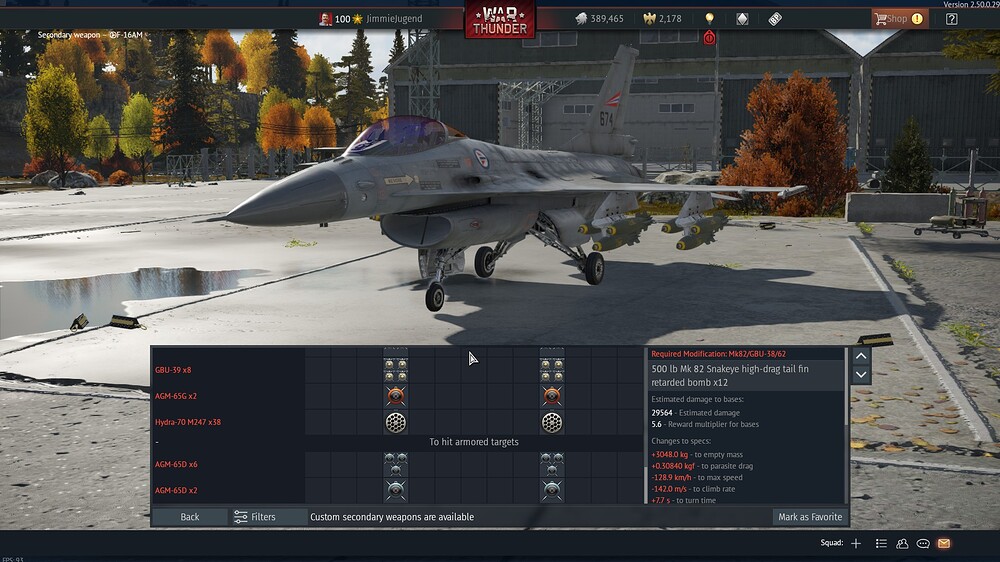Click the Silver Lions balance

[600, 19]
